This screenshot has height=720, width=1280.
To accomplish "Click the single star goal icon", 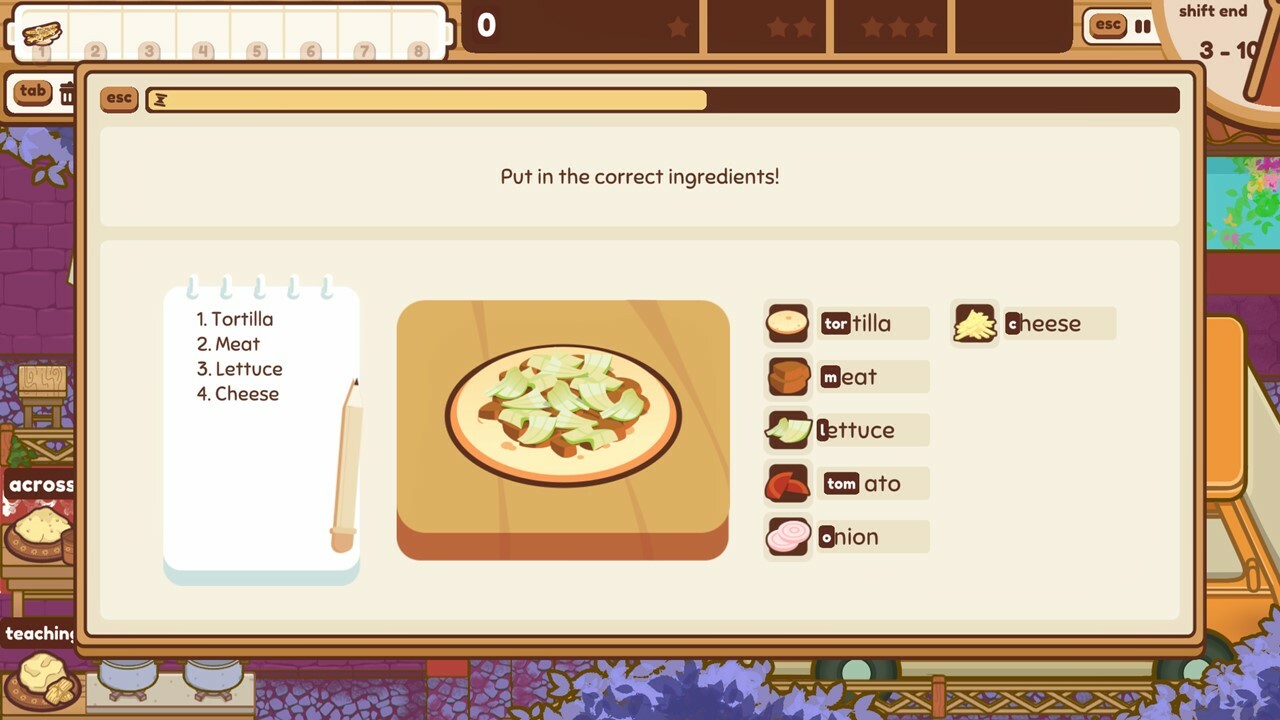I will [x=676, y=27].
